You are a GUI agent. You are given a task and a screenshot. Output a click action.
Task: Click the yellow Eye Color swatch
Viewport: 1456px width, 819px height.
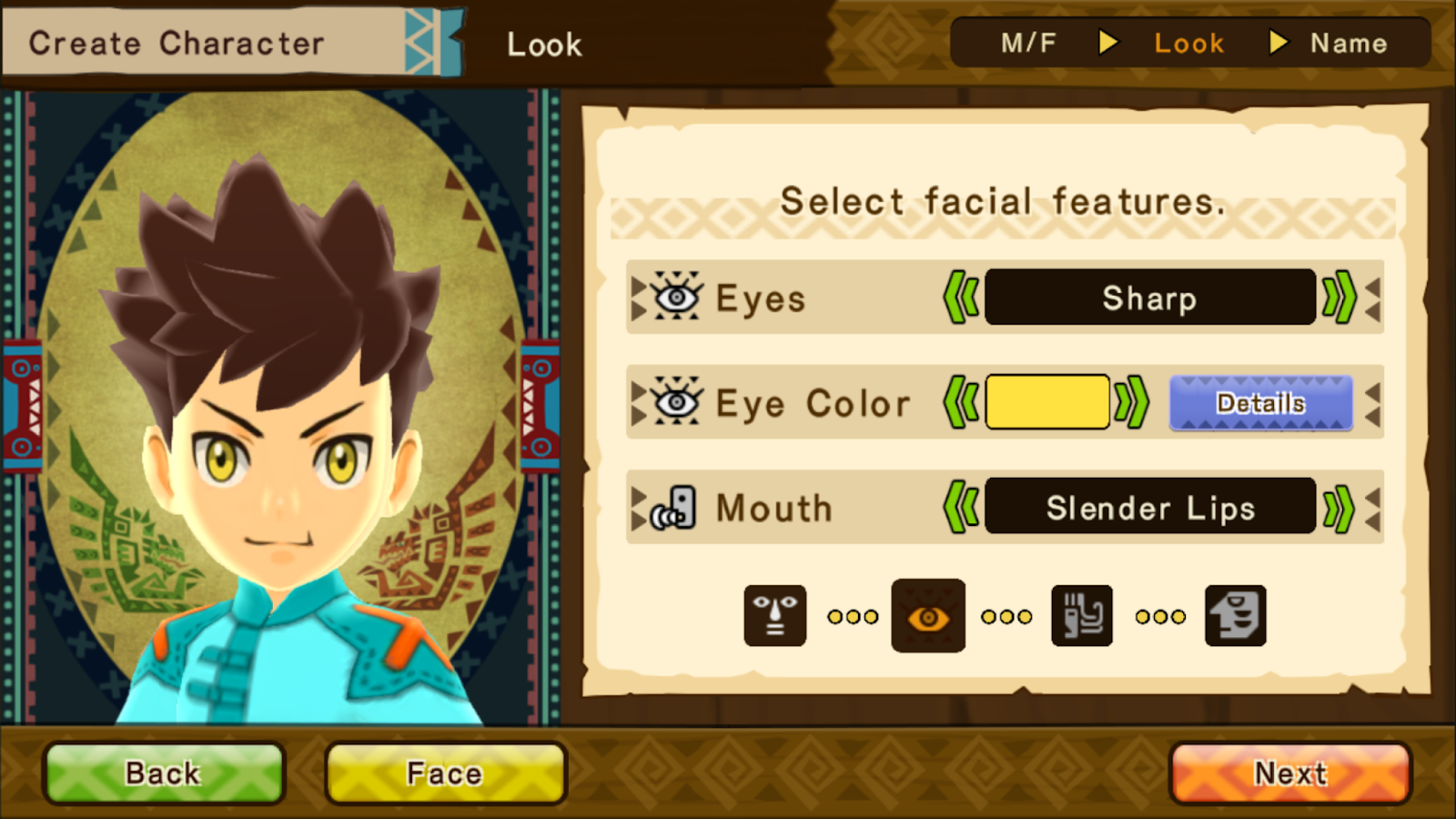click(x=1046, y=401)
